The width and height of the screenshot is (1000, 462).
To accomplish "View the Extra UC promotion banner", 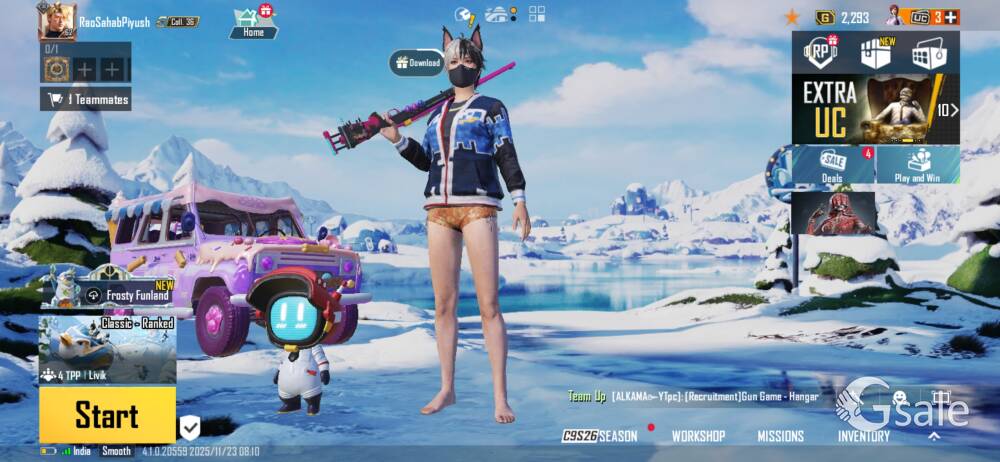I will [875, 109].
